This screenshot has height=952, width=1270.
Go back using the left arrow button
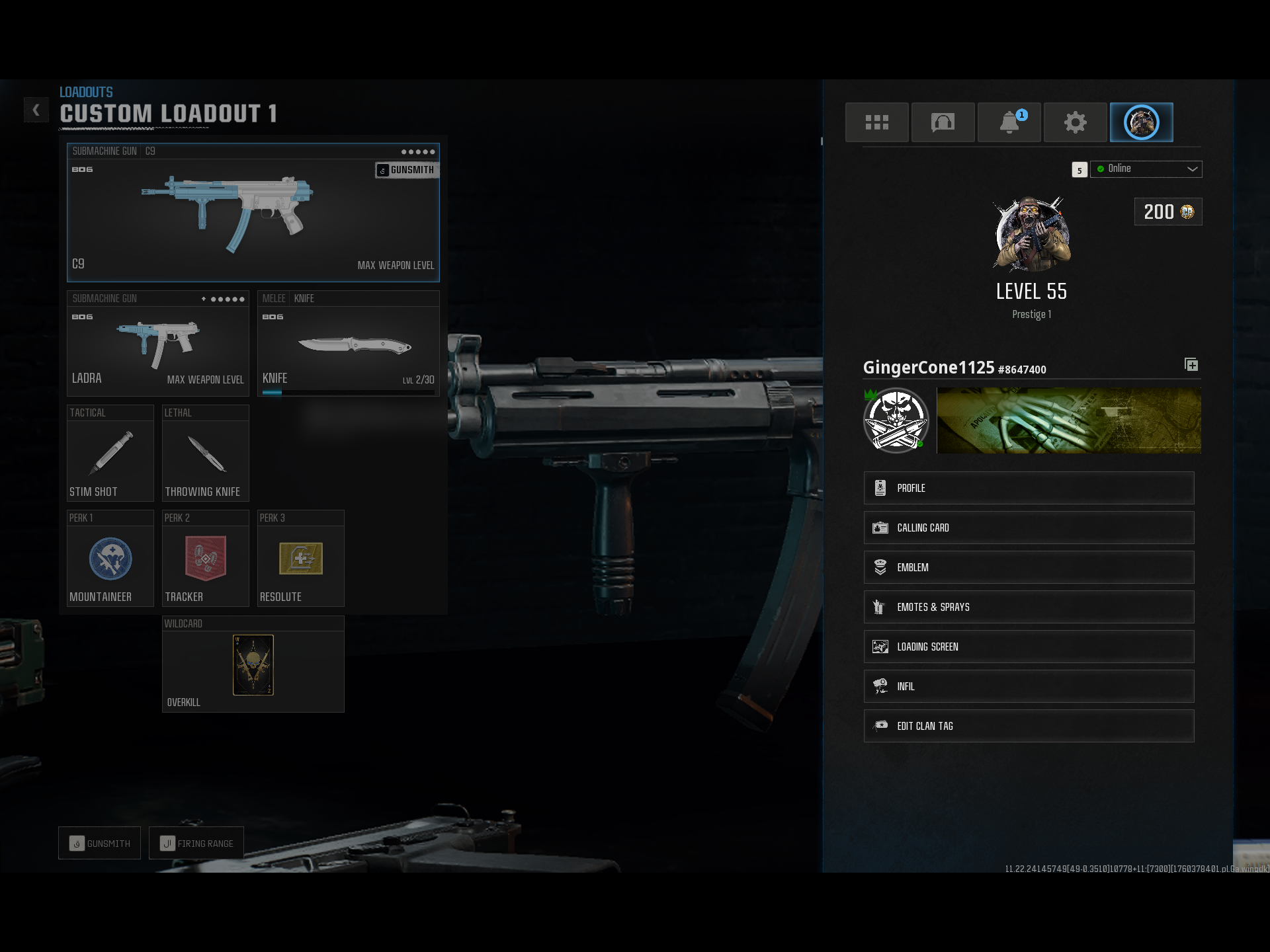pyautogui.click(x=36, y=110)
